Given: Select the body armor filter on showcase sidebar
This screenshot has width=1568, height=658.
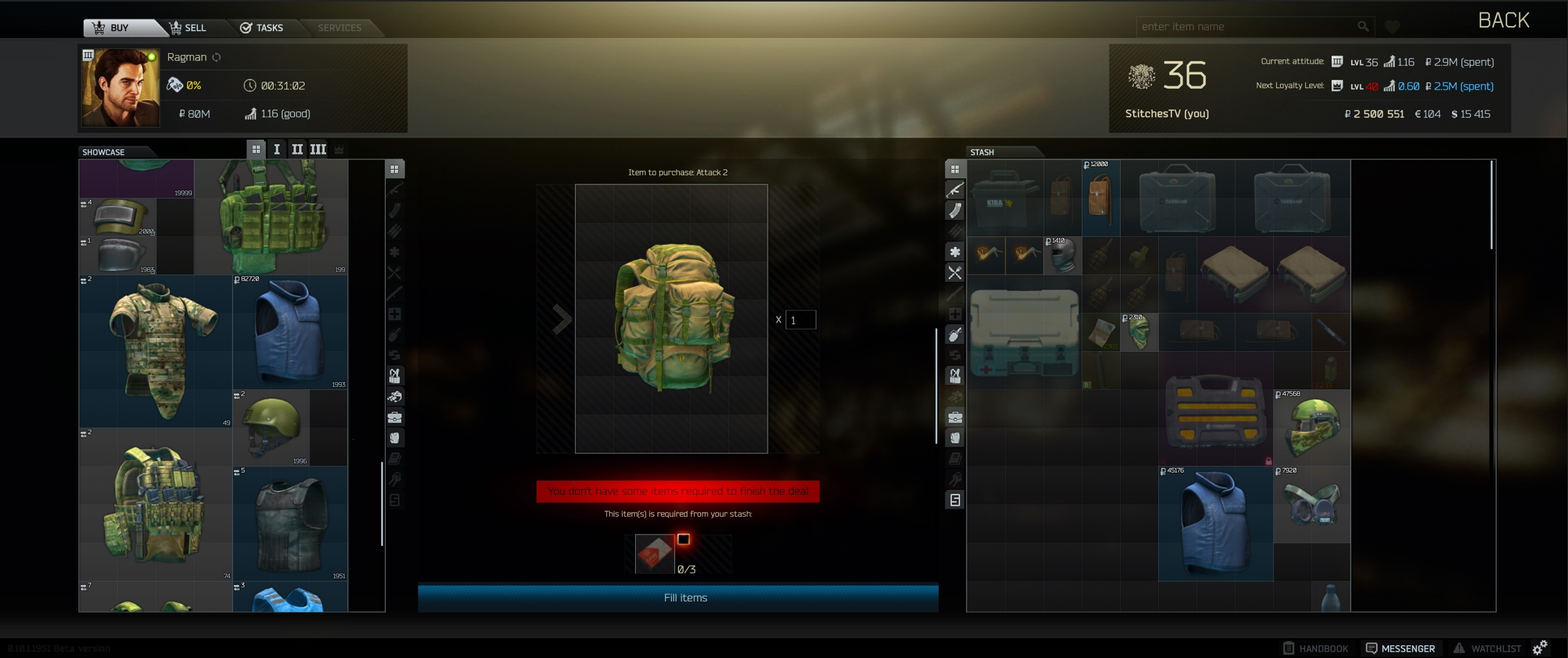Looking at the screenshot, I should pyautogui.click(x=395, y=438).
